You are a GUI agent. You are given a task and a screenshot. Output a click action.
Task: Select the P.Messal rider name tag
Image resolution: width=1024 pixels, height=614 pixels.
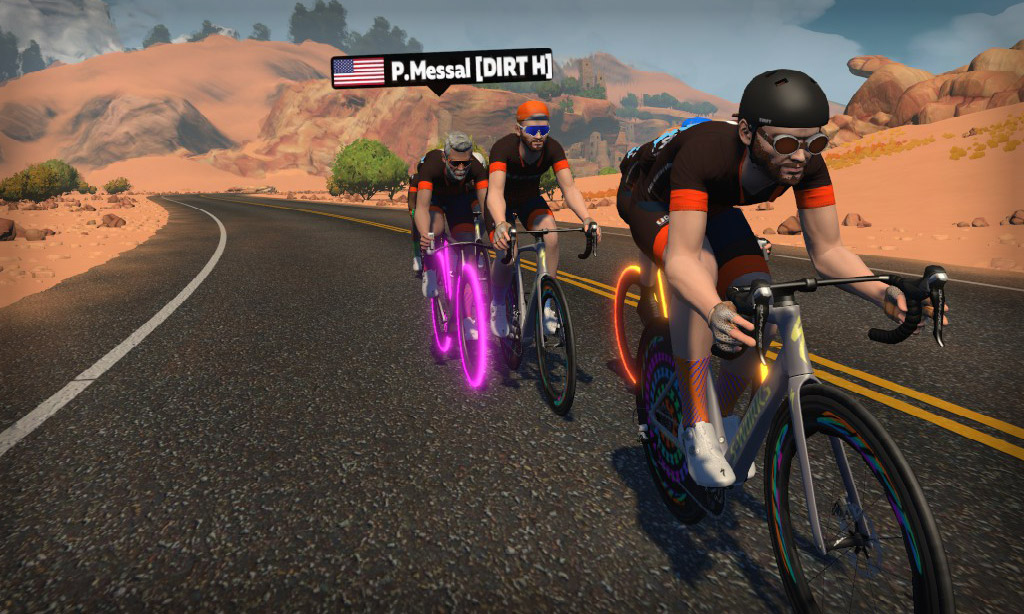click(441, 70)
